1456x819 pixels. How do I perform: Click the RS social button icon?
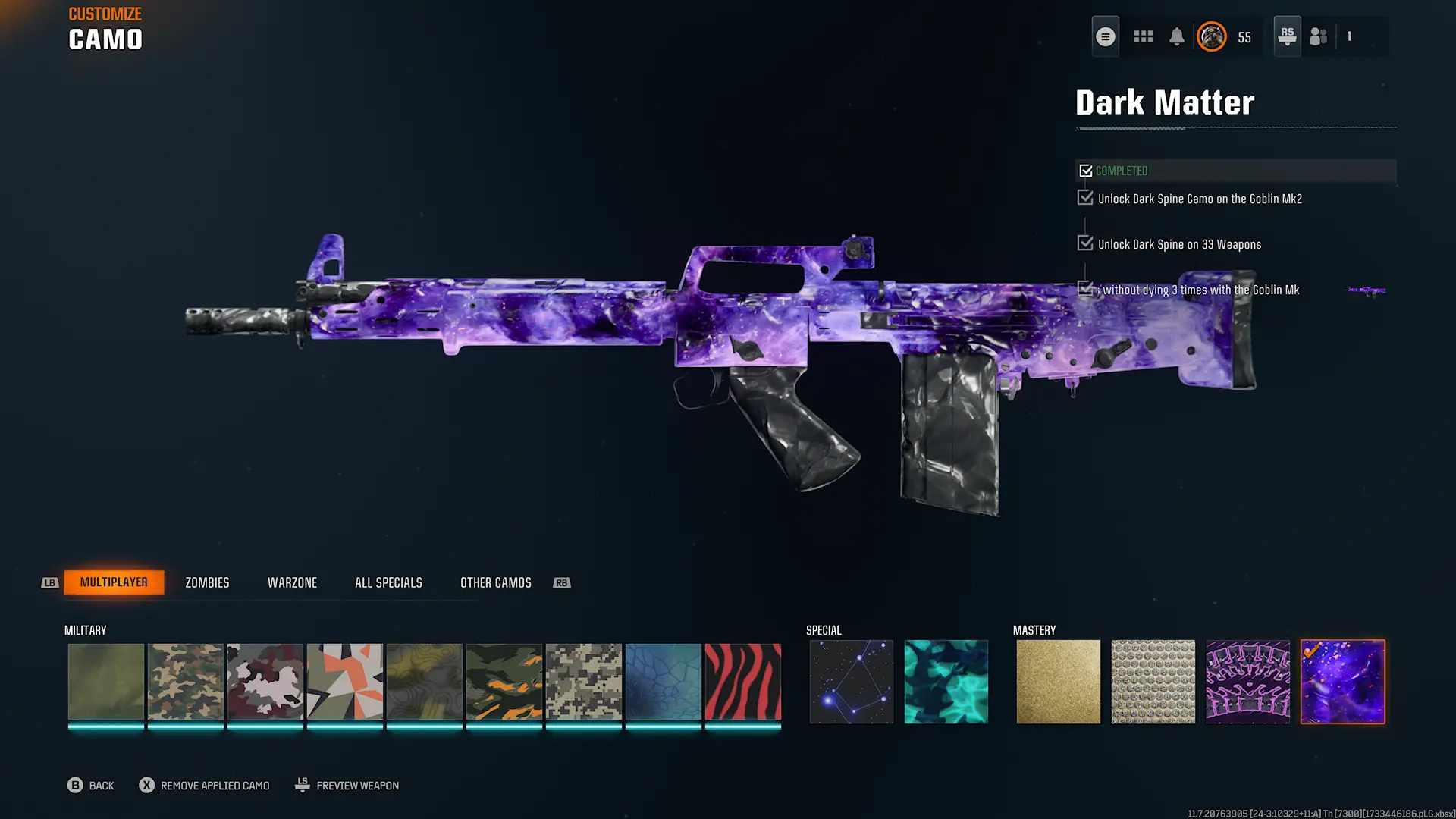1287,36
